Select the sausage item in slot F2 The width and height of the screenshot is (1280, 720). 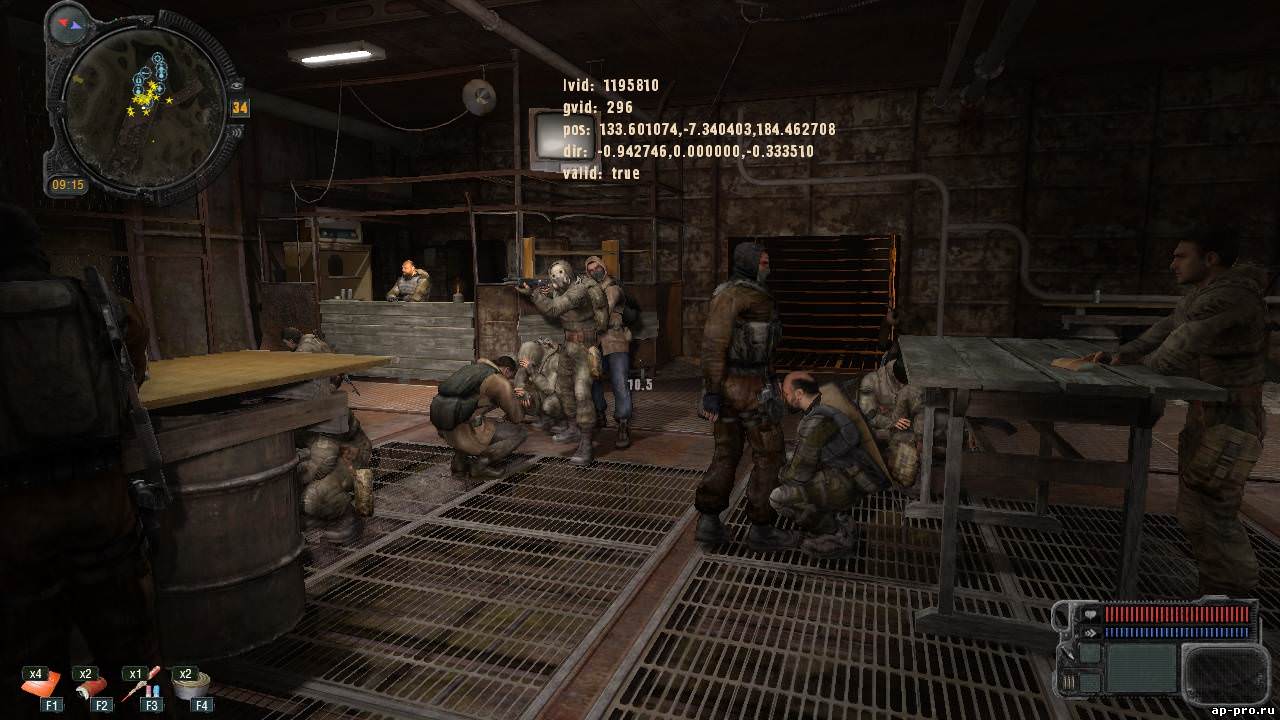tap(92, 688)
